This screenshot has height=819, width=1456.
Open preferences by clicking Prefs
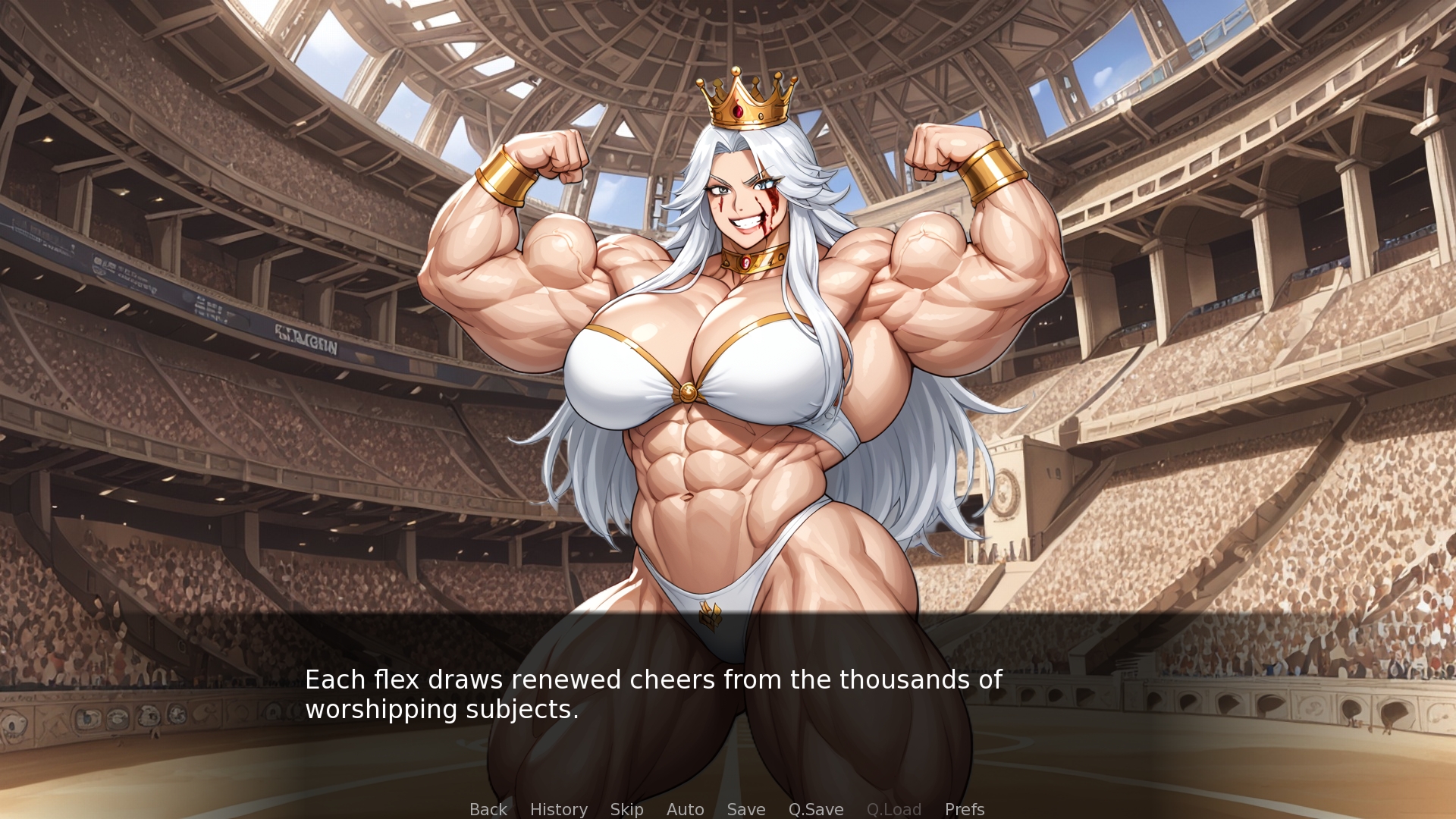(x=964, y=809)
